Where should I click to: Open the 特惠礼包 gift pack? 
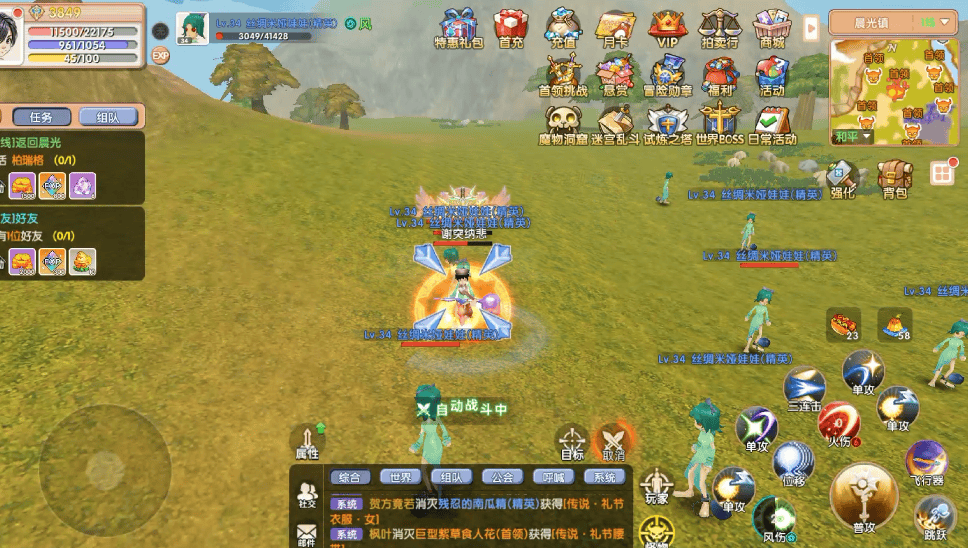click(x=458, y=27)
